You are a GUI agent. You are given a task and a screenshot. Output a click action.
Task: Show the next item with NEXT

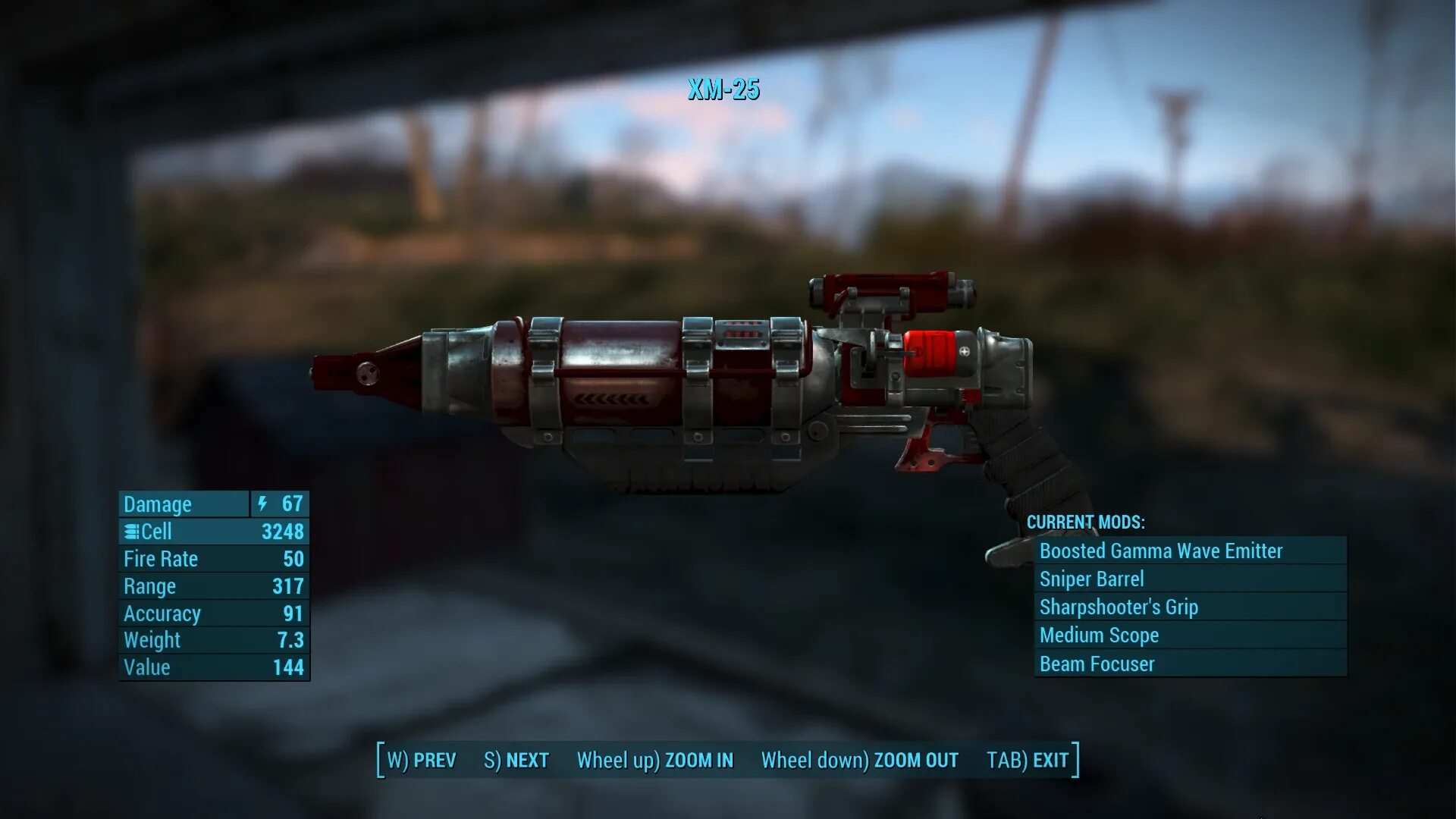tap(516, 760)
